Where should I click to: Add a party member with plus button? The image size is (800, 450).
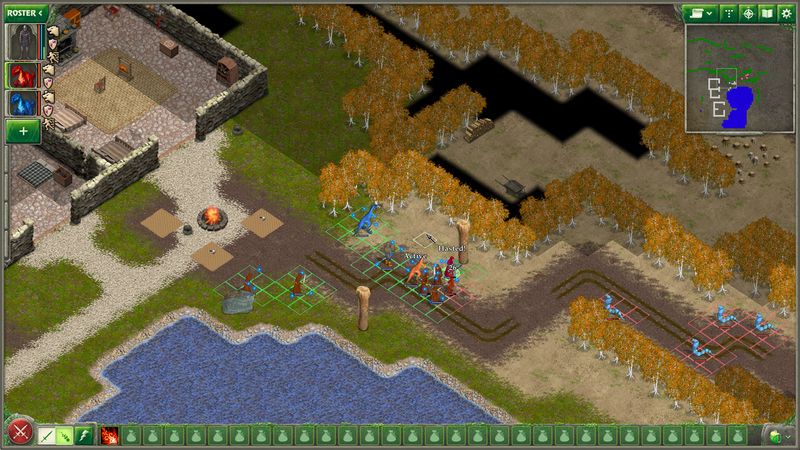(22, 131)
